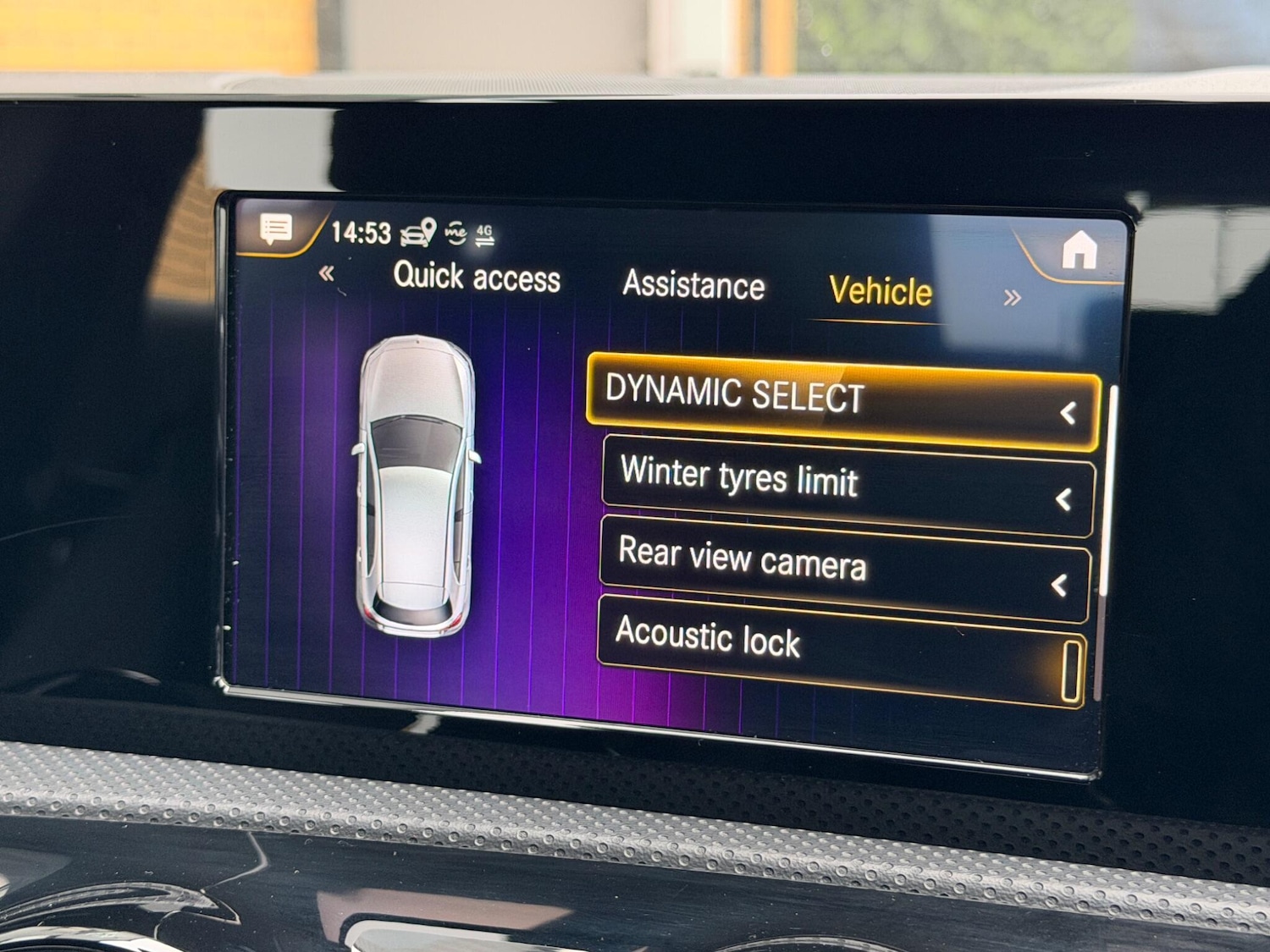
Task: Go back using the left double-arrow
Action: point(329,275)
